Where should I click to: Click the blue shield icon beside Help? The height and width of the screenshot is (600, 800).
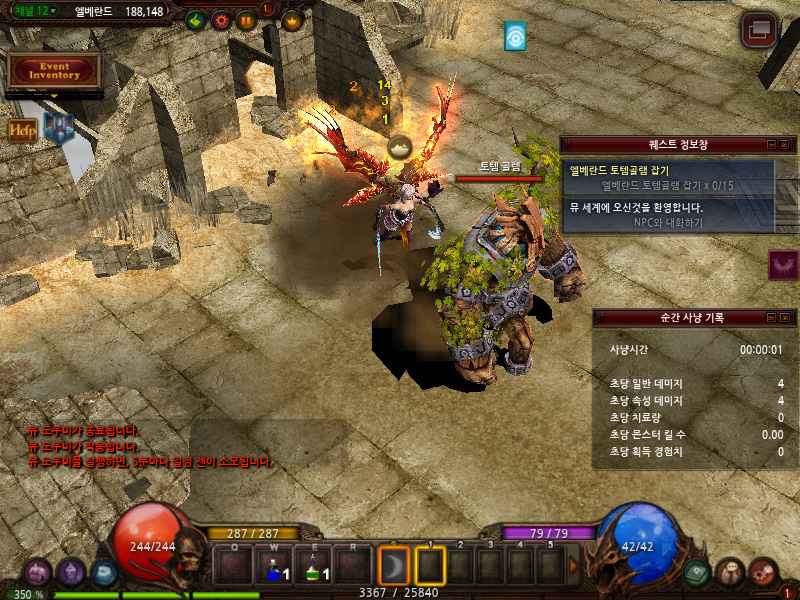(58, 128)
